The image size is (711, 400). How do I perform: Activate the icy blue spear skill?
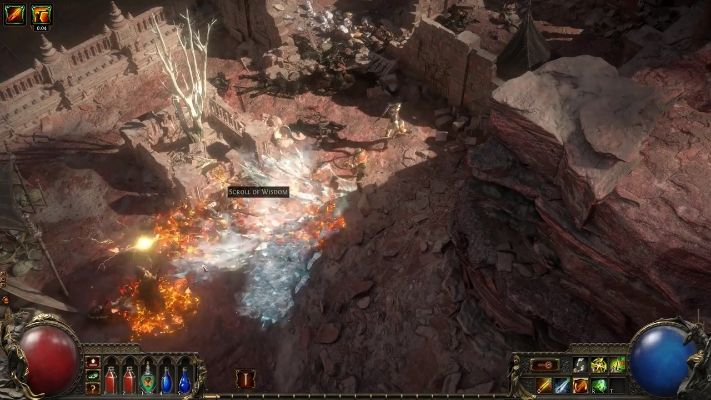563,385
